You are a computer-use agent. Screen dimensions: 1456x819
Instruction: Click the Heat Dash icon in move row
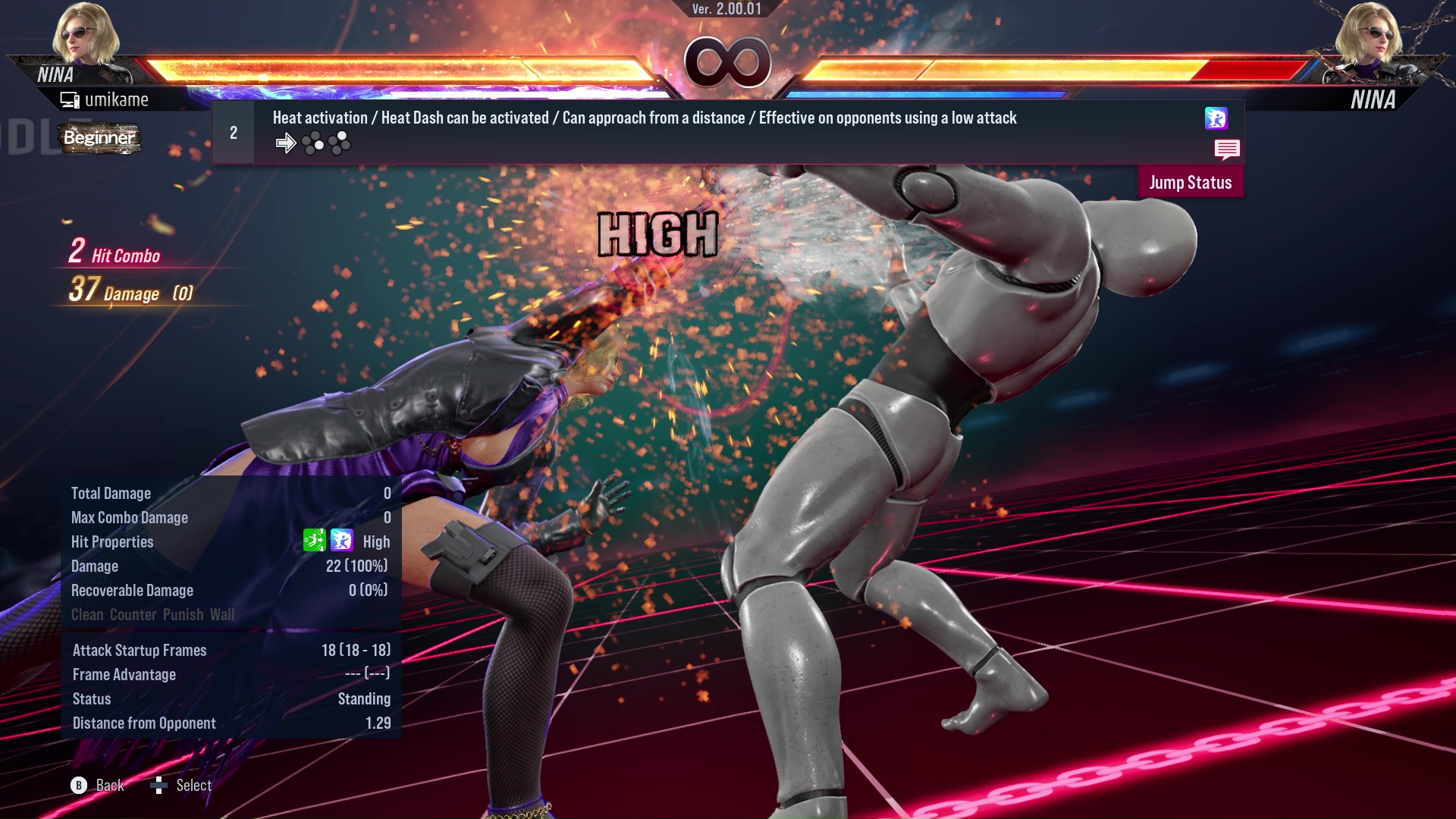pyautogui.click(x=1216, y=118)
